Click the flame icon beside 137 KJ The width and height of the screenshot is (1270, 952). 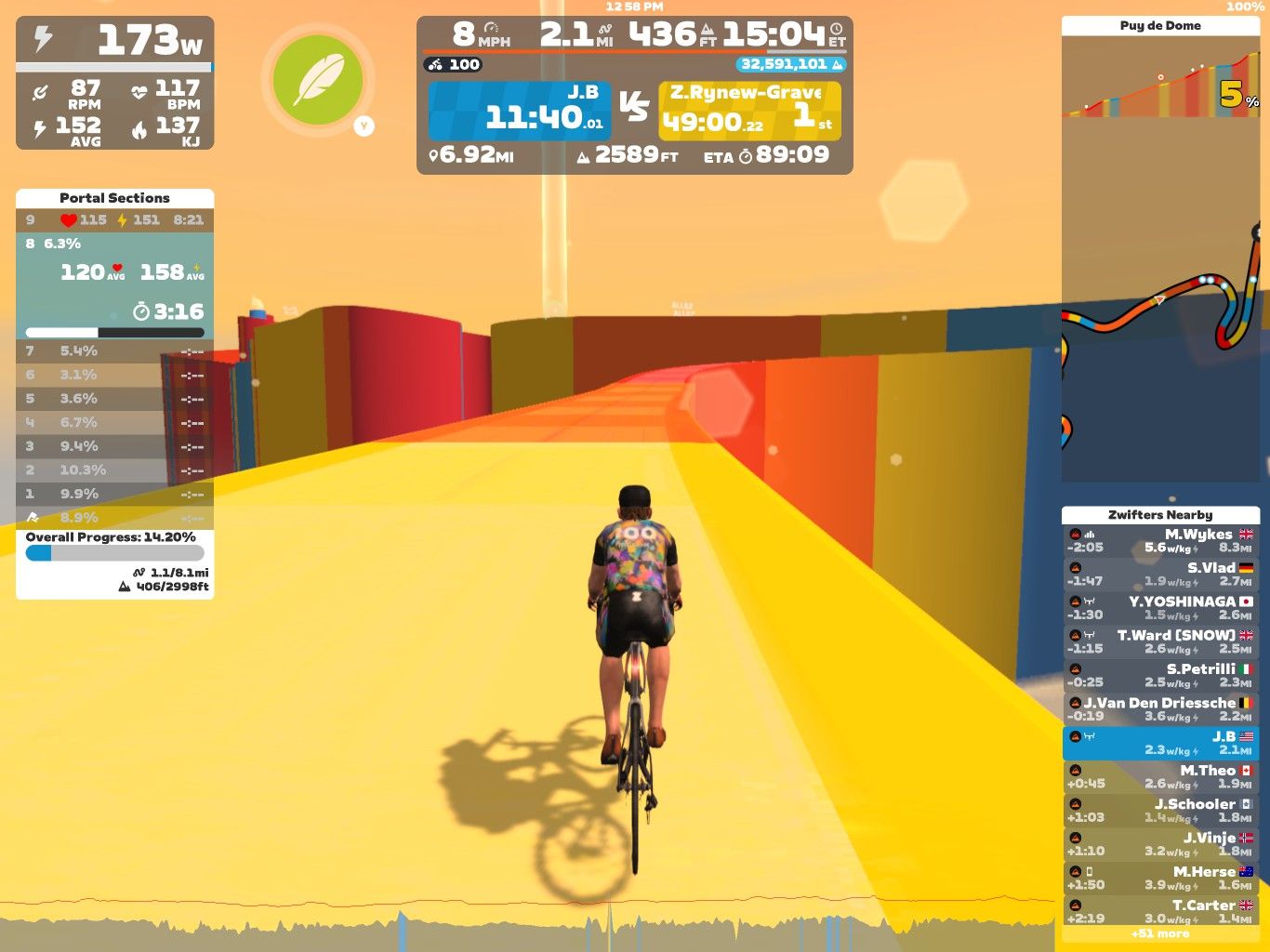coord(139,131)
